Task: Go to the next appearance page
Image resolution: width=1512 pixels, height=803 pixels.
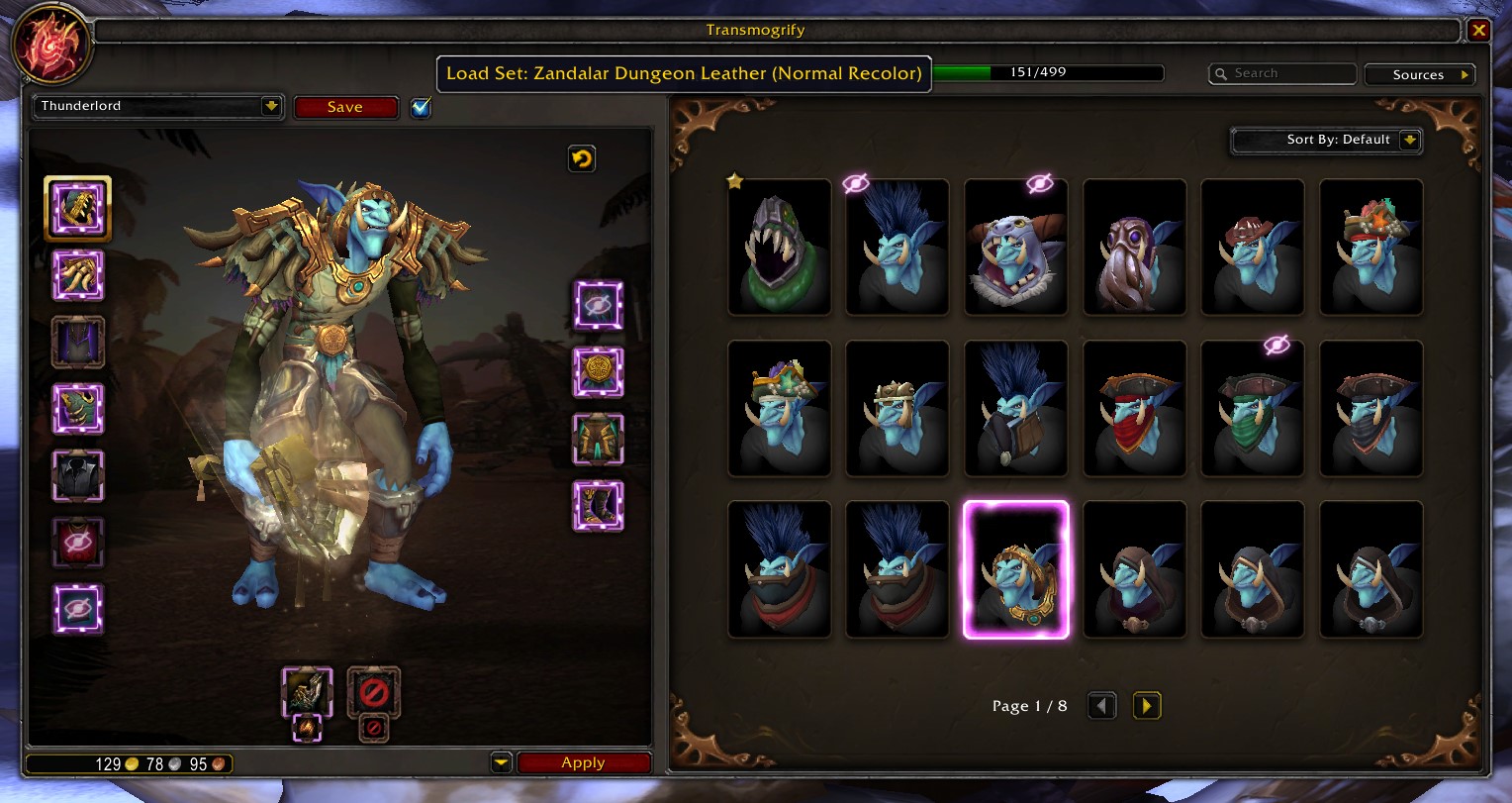Action: [1146, 706]
